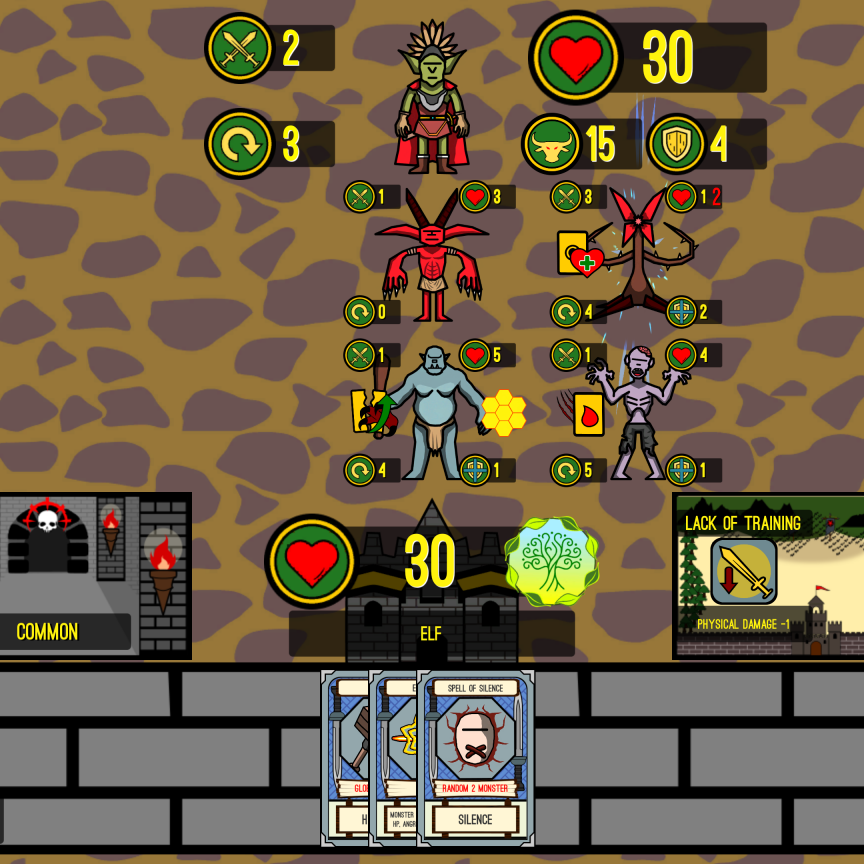The width and height of the screenshot is (864, 864).
Task: Play the Spell of Silence card
Action: (476, 757)
